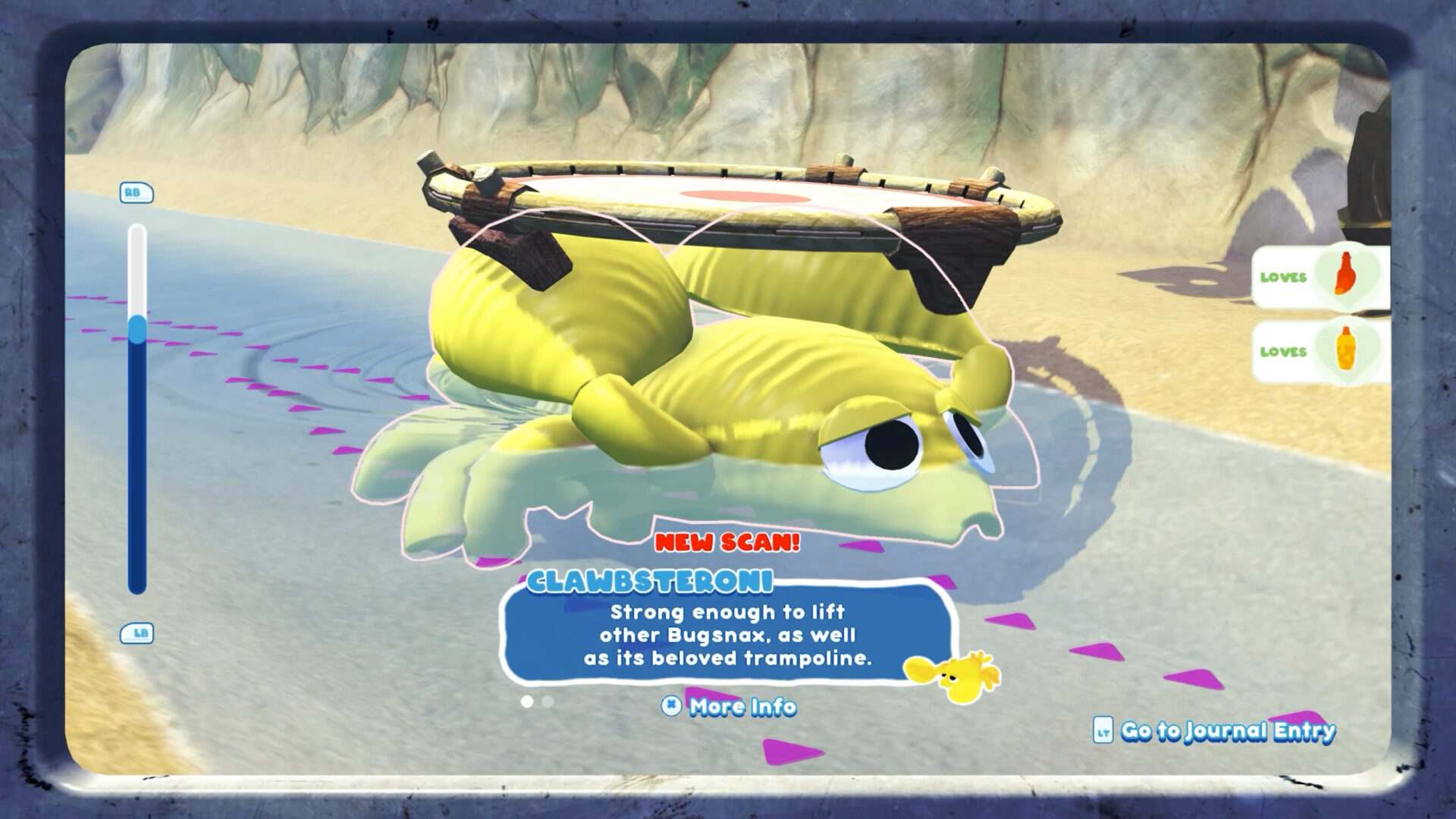Select the red hot sauce Loves tag
The width and height of the screenshot is (1456, 819).
click(1320, 276)
